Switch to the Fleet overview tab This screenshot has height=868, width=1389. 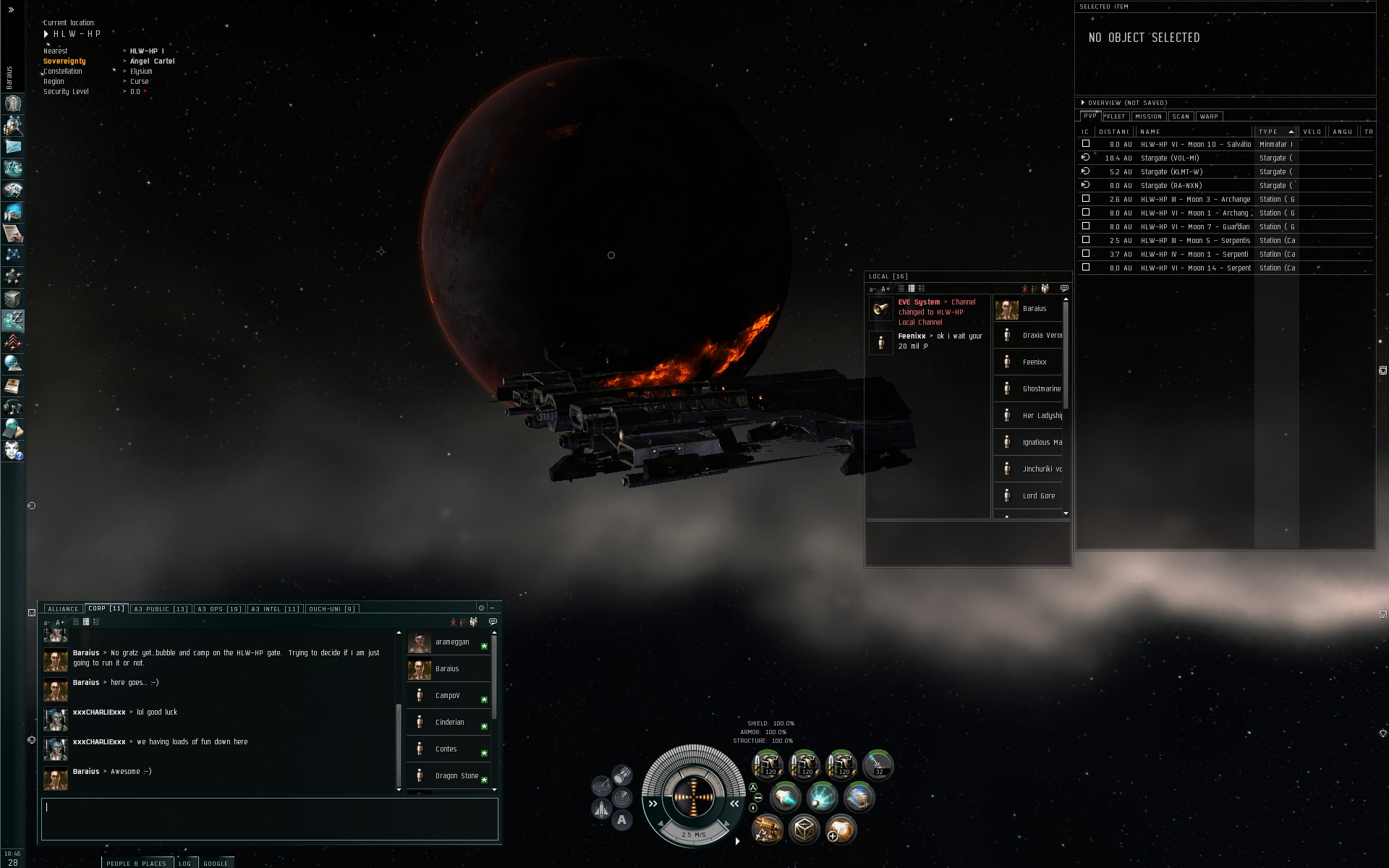1115,116
